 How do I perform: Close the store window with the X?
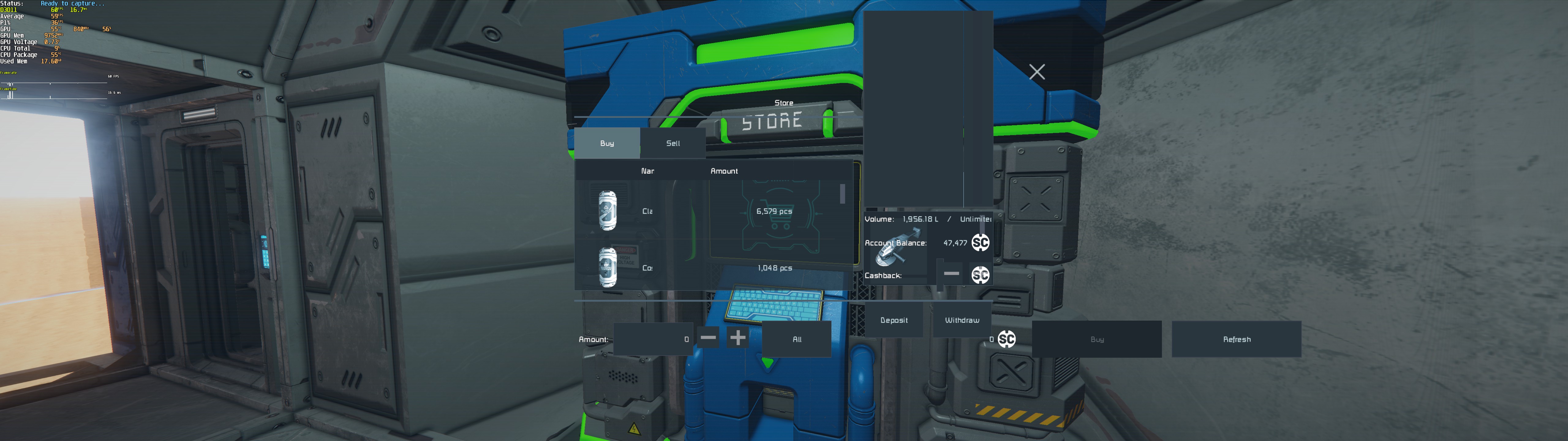pyautogui.click(x=1037, y=72)
